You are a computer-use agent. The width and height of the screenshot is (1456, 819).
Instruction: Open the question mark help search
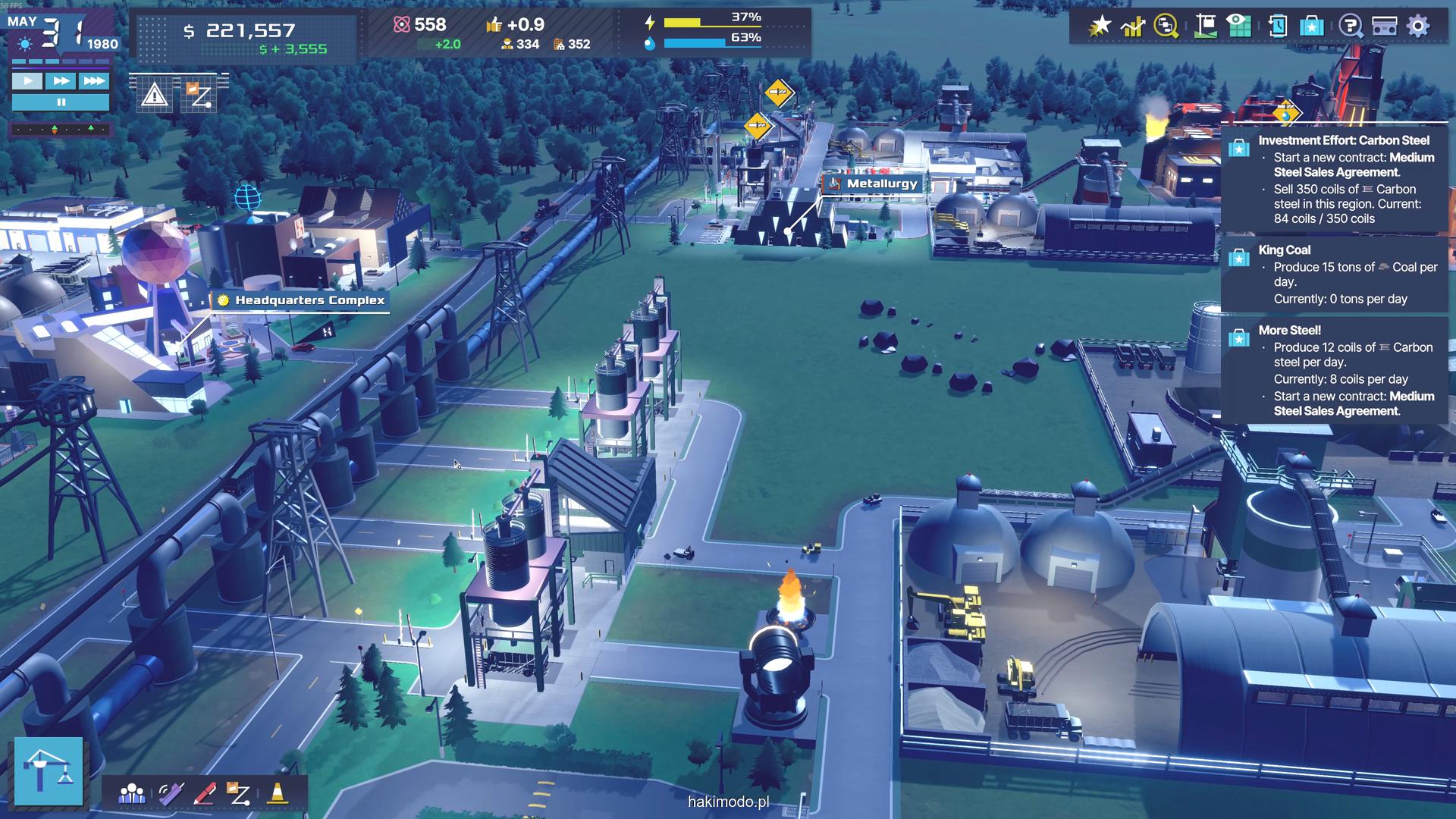[x=1351, y=27]
